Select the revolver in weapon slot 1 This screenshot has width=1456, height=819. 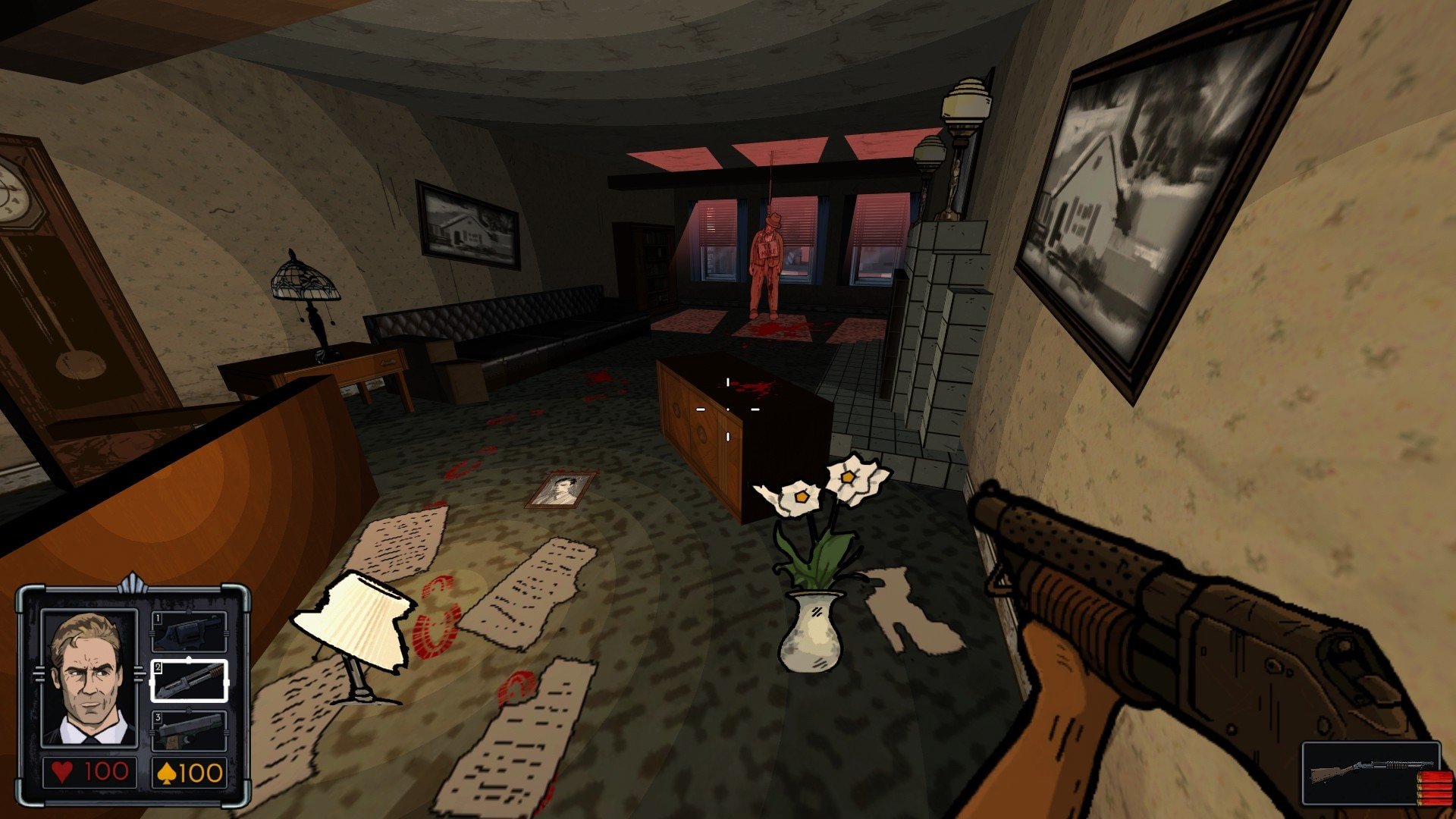click(189, 632)
